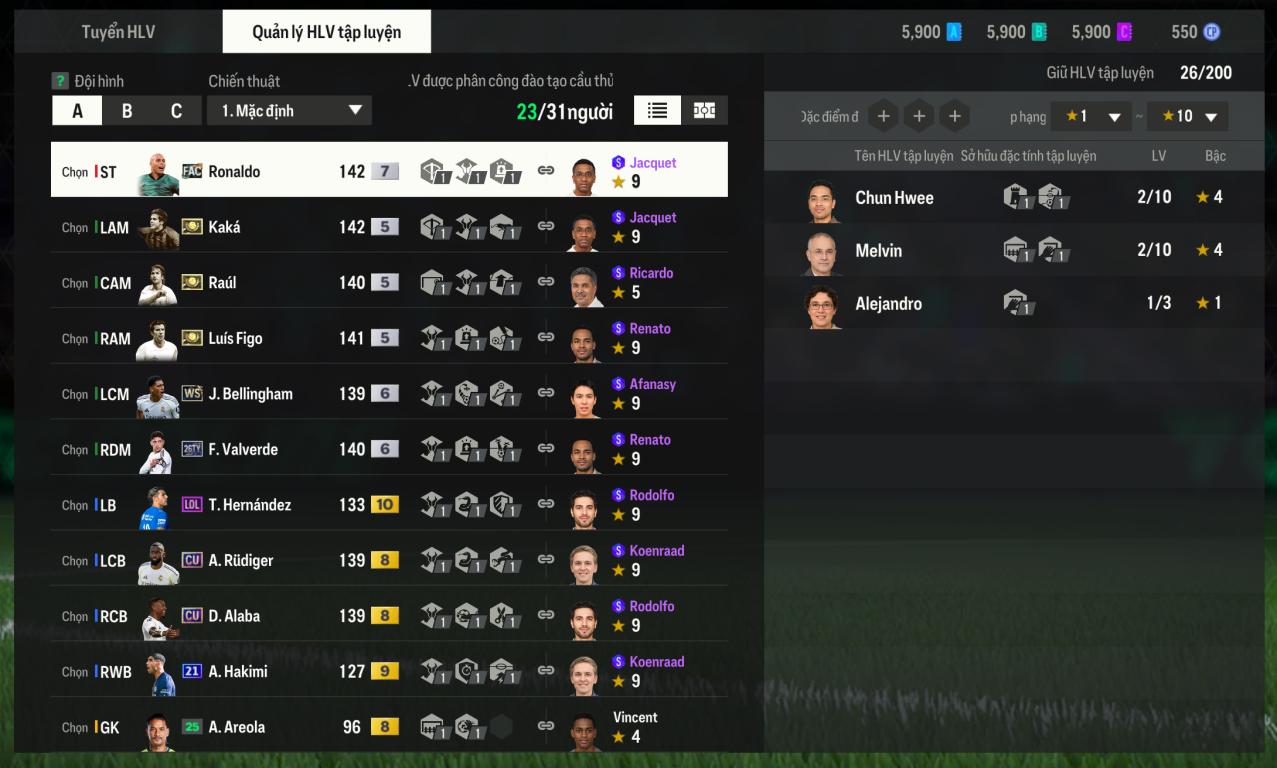Switch to the list view layout
Image resolution: width=1277 pixels, height=768 pixels.
pyautogui.click(x=657, y=111)
